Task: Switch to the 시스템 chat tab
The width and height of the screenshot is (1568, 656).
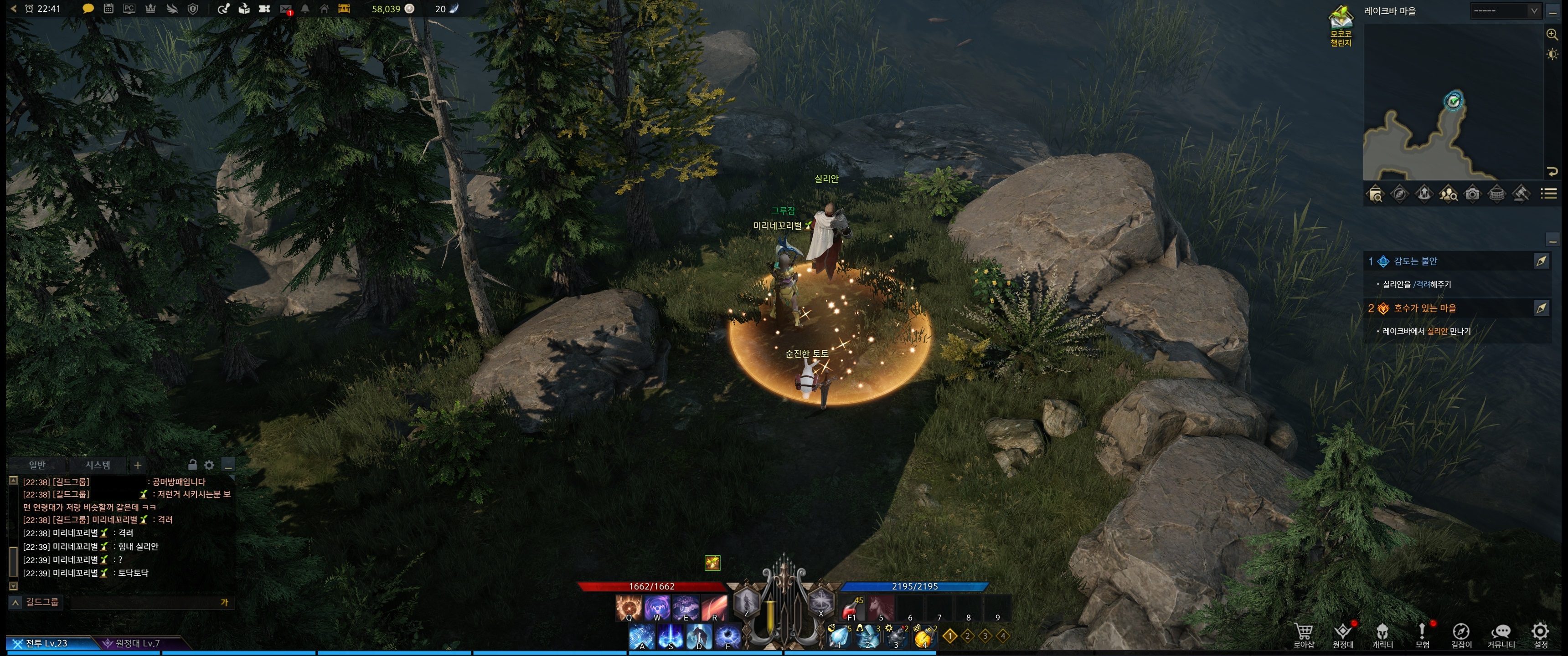Action: click(x=98, y=466)
